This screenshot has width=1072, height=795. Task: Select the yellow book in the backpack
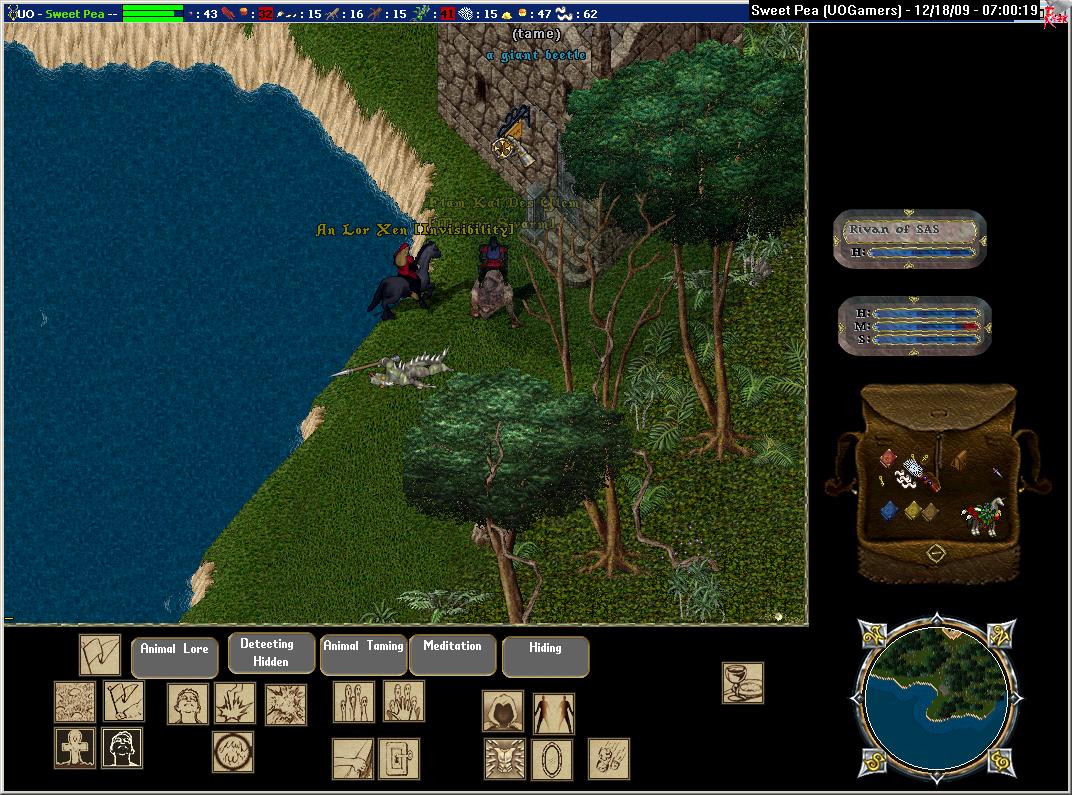pyautogui.click(x=912, y=512)
